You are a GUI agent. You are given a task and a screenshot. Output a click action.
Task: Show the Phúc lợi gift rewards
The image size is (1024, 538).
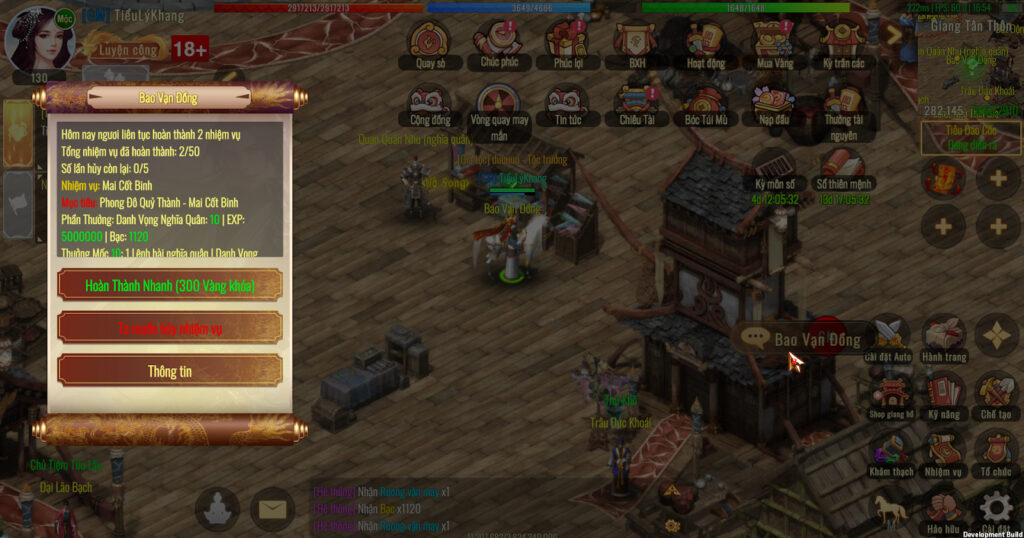566,42
